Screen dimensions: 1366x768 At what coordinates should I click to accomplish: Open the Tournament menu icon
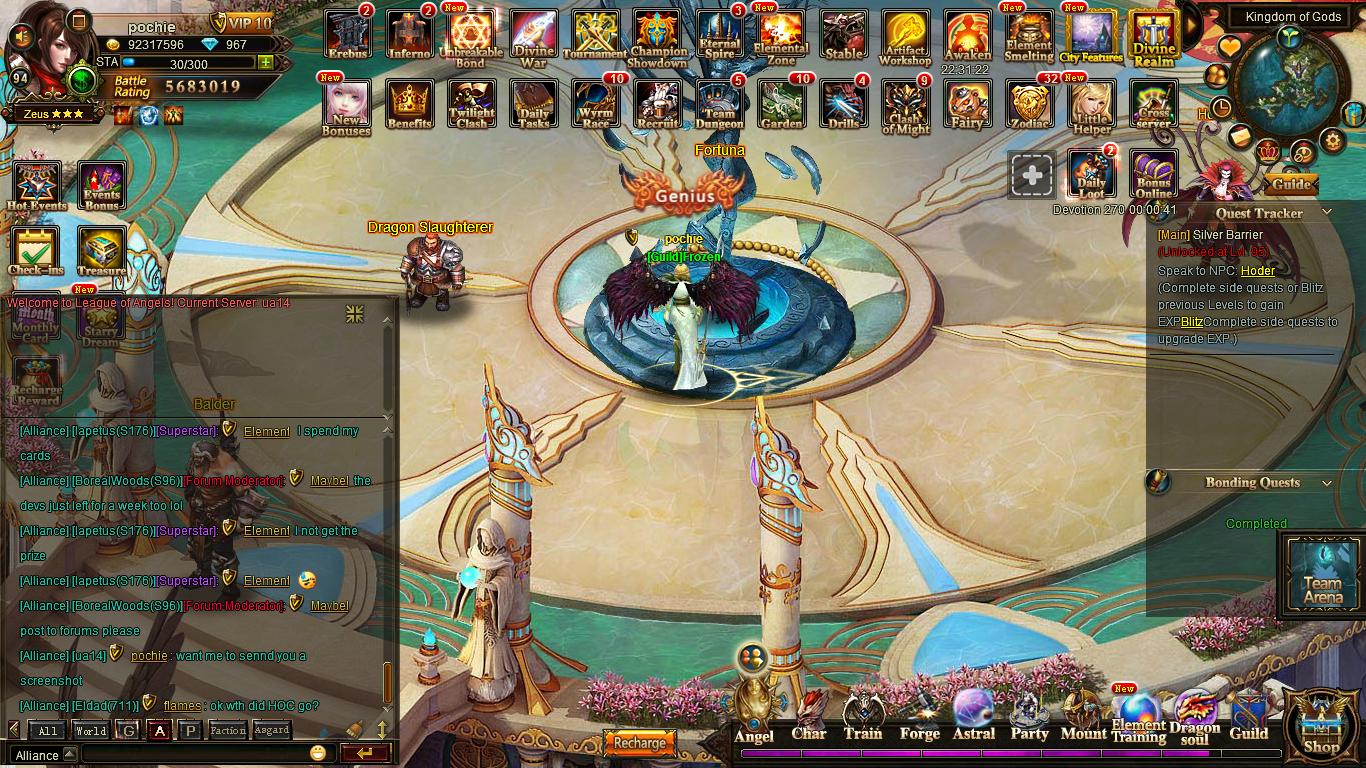pyautogui.click(x=595, y=34)
